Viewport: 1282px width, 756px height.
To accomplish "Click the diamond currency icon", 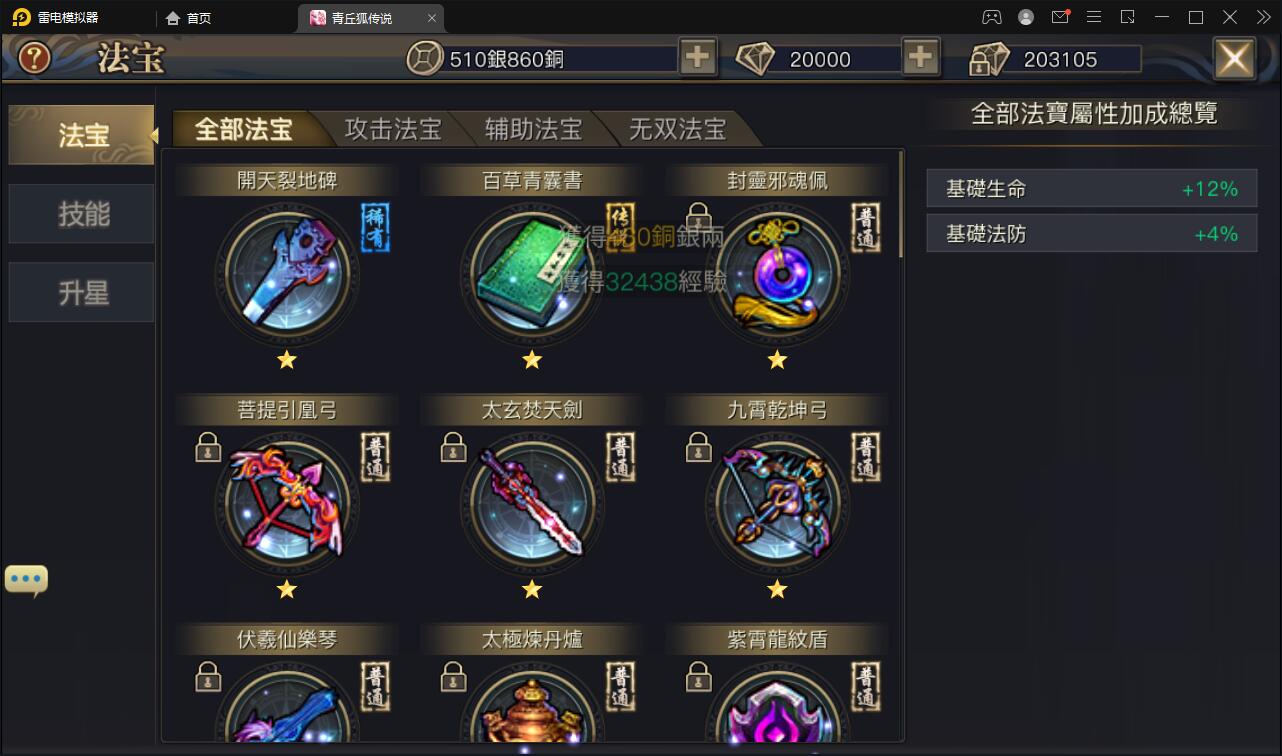I will (757, 58).
